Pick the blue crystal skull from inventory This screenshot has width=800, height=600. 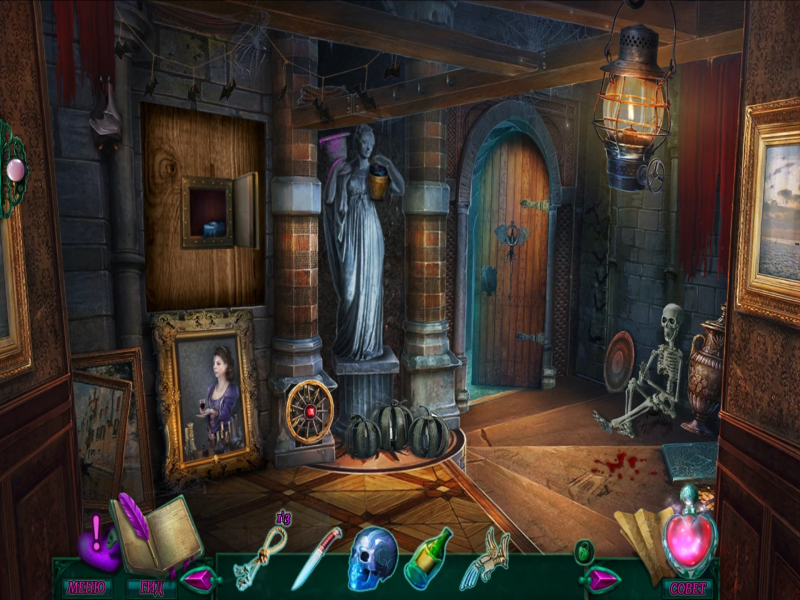coord(372,558)
